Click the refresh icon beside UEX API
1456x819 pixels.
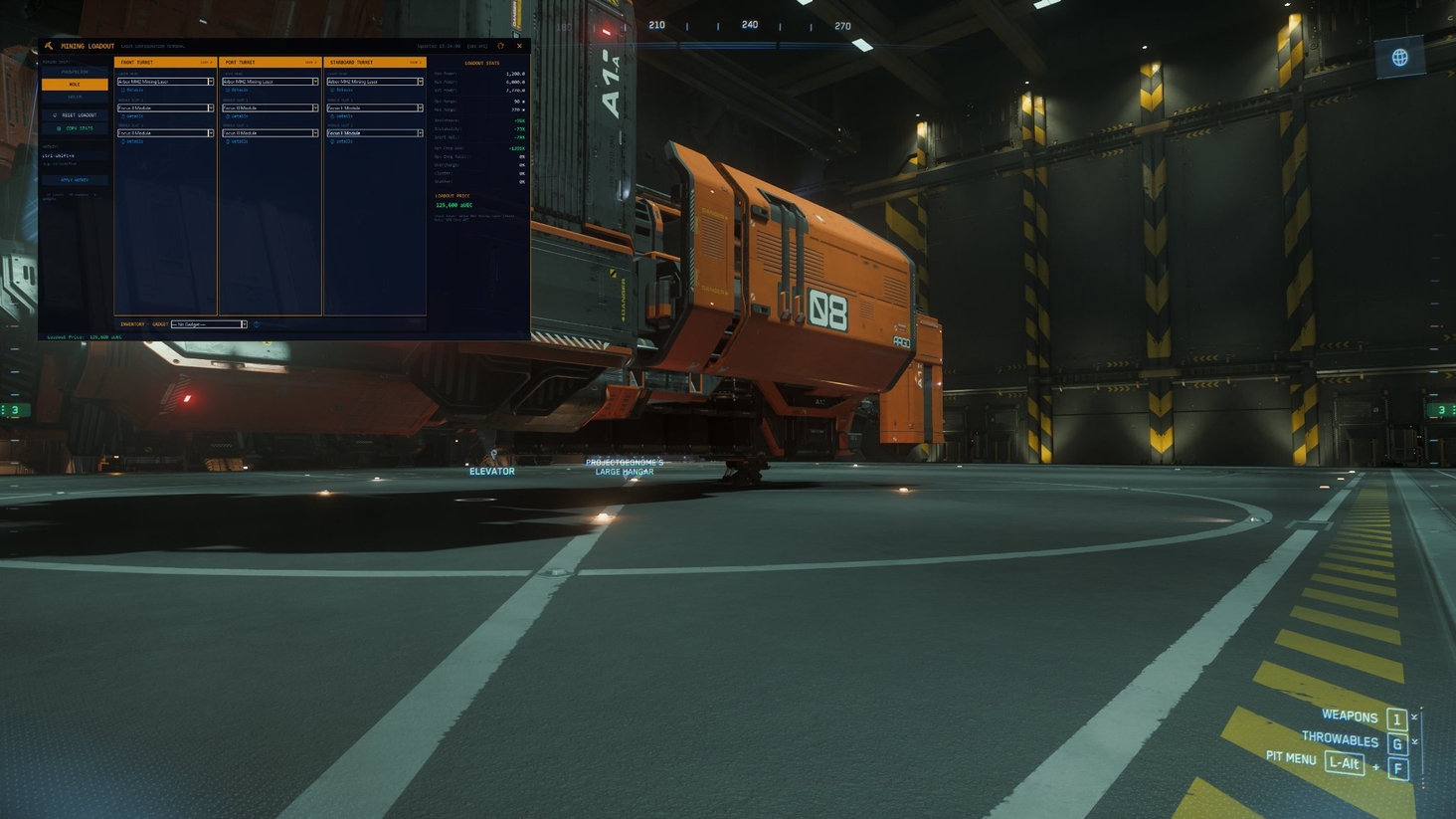pyautogui.click(x=500, y=46)
